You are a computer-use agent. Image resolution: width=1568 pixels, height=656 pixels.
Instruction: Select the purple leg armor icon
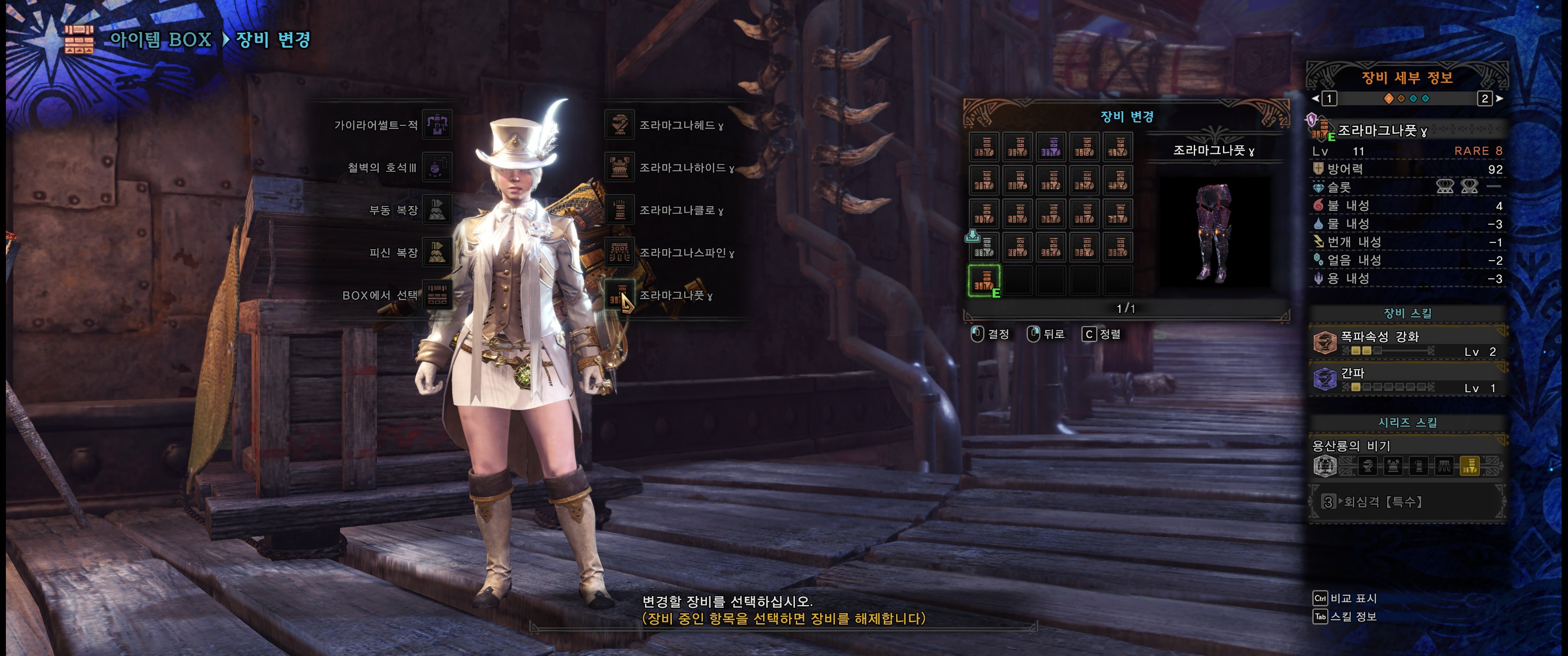[x=1051, y=147]
